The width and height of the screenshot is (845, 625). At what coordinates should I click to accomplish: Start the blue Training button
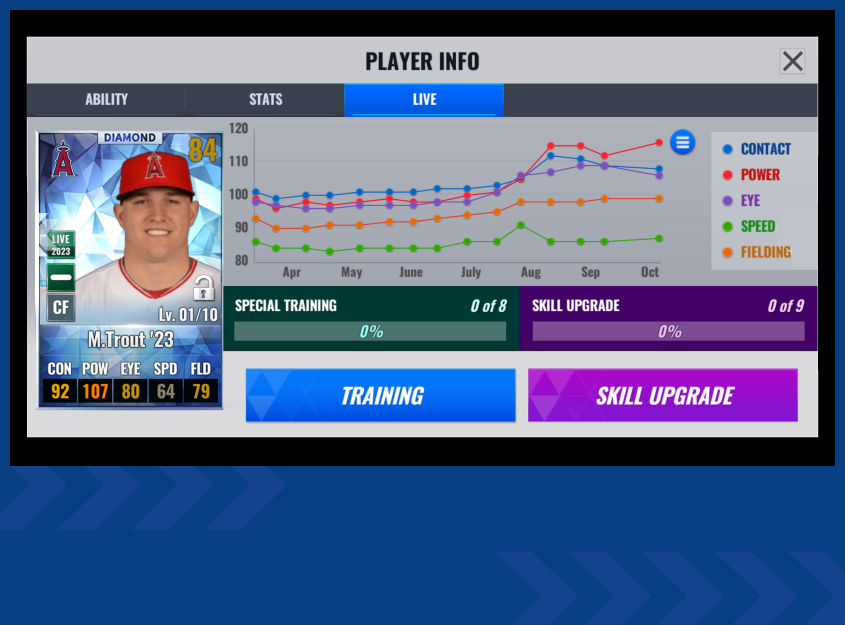point(381,395)
